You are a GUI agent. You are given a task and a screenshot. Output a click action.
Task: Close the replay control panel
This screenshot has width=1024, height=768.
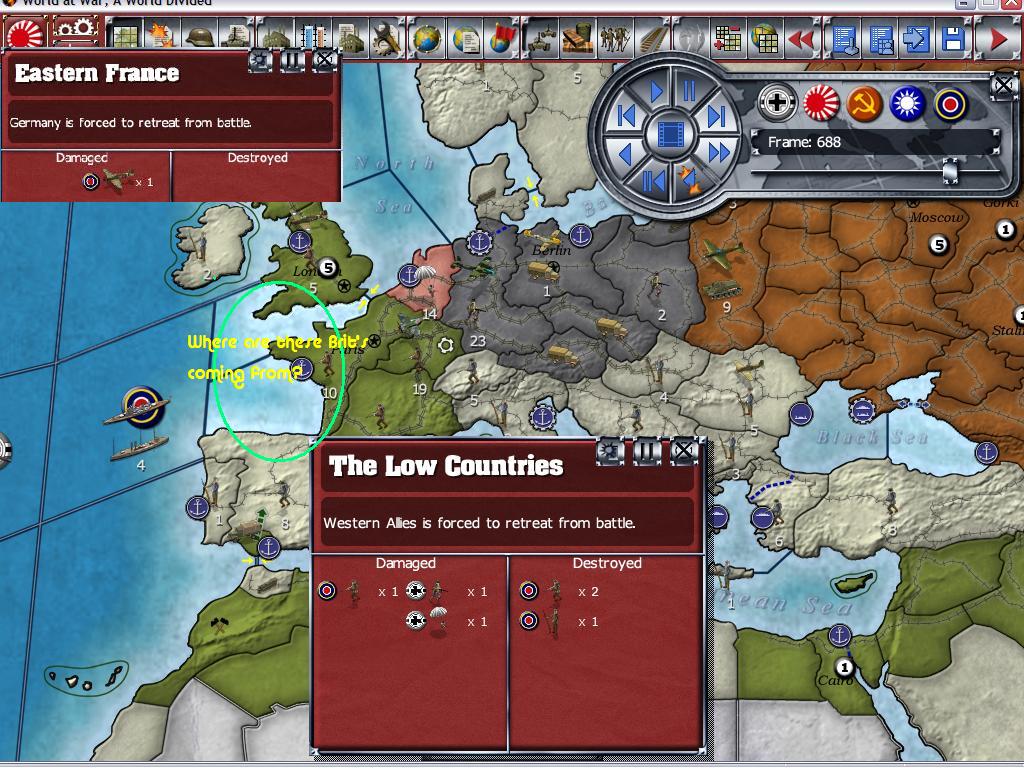[x=1003, y=85]
